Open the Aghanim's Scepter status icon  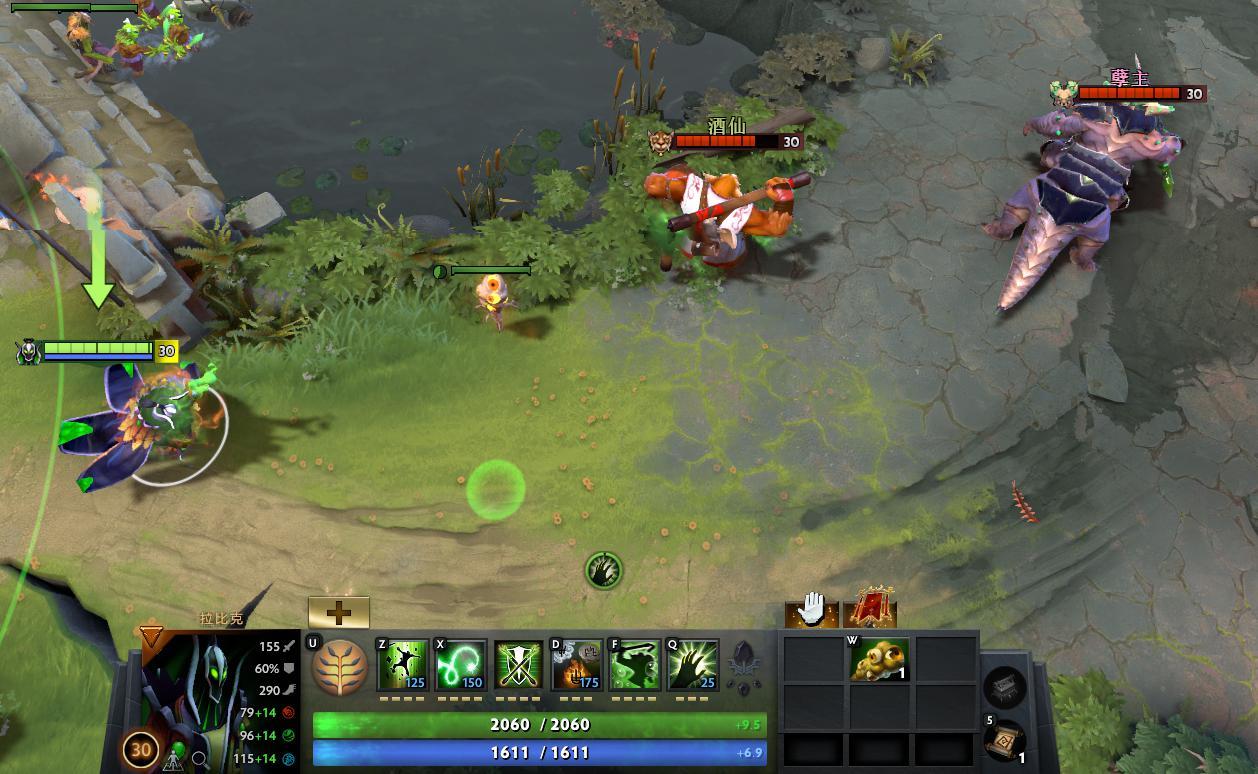tap(743, 660)
